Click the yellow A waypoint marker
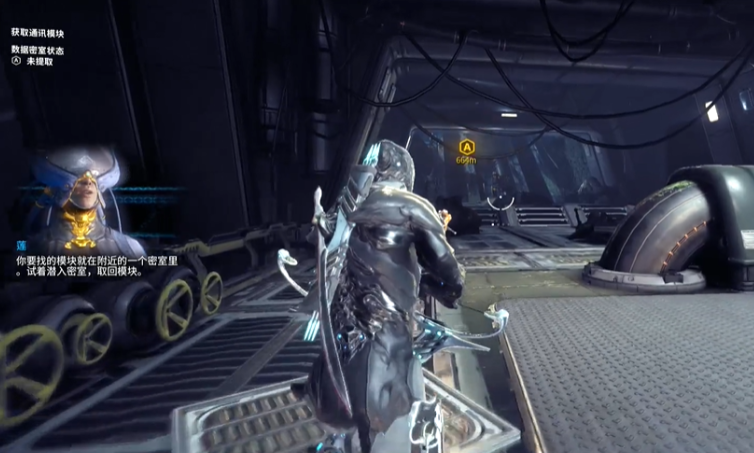The width and height of the screenshot is (754, 453). pos(465,147)
